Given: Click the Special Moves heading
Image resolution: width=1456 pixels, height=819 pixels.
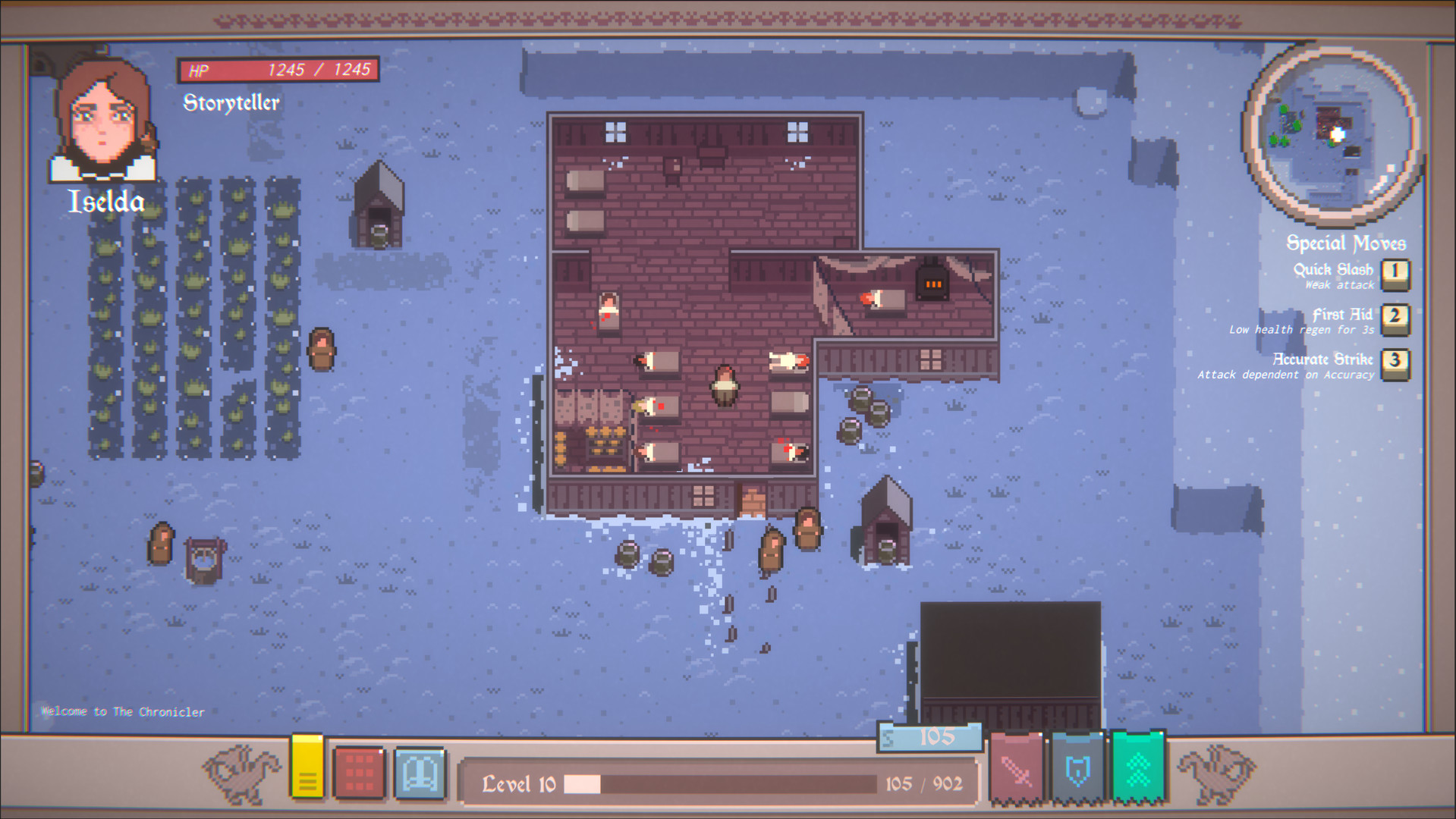Looking at the screenshot, I should pyautogui.click(x=1345, y=243).
